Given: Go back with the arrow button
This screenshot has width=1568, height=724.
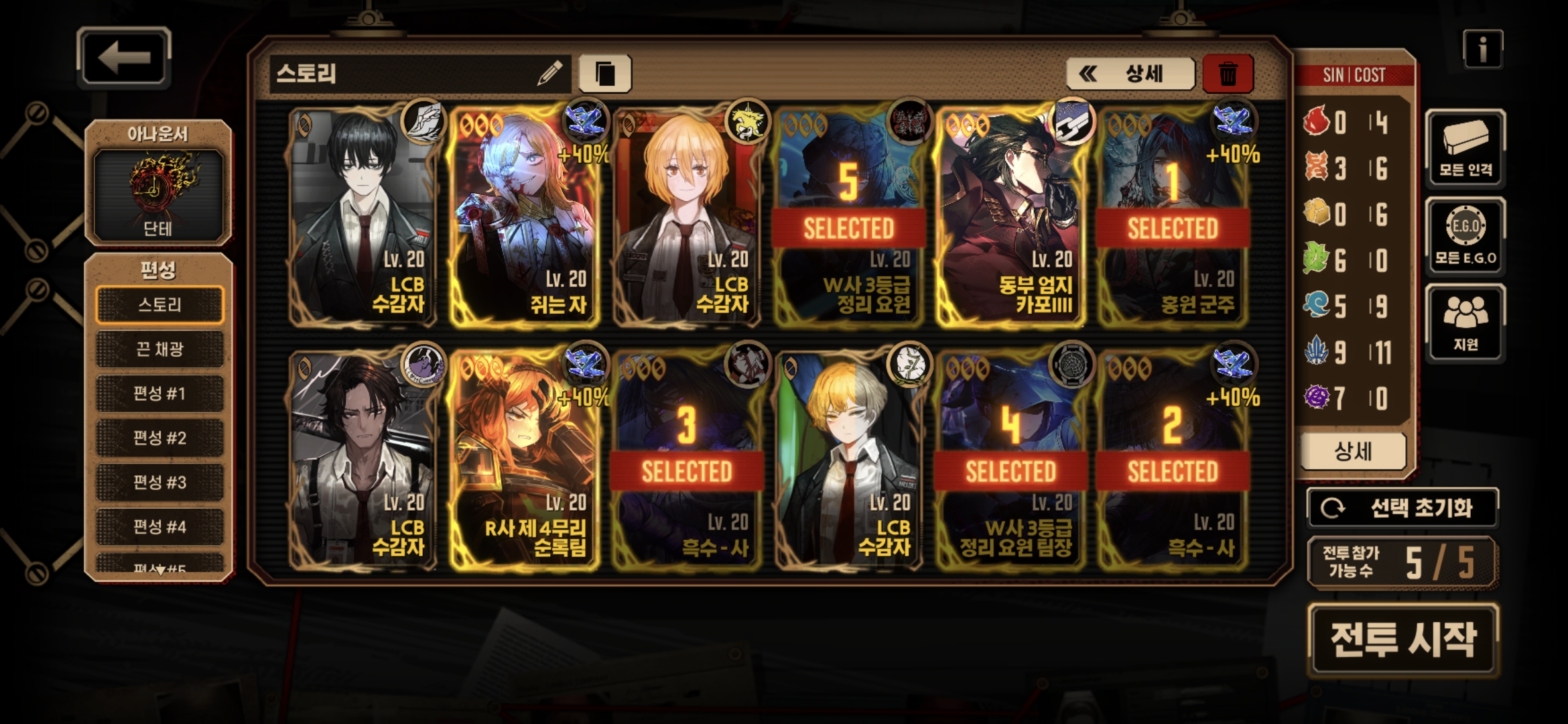Looking at the screenshot, I should pyautogui.click(x=124, y=58).
